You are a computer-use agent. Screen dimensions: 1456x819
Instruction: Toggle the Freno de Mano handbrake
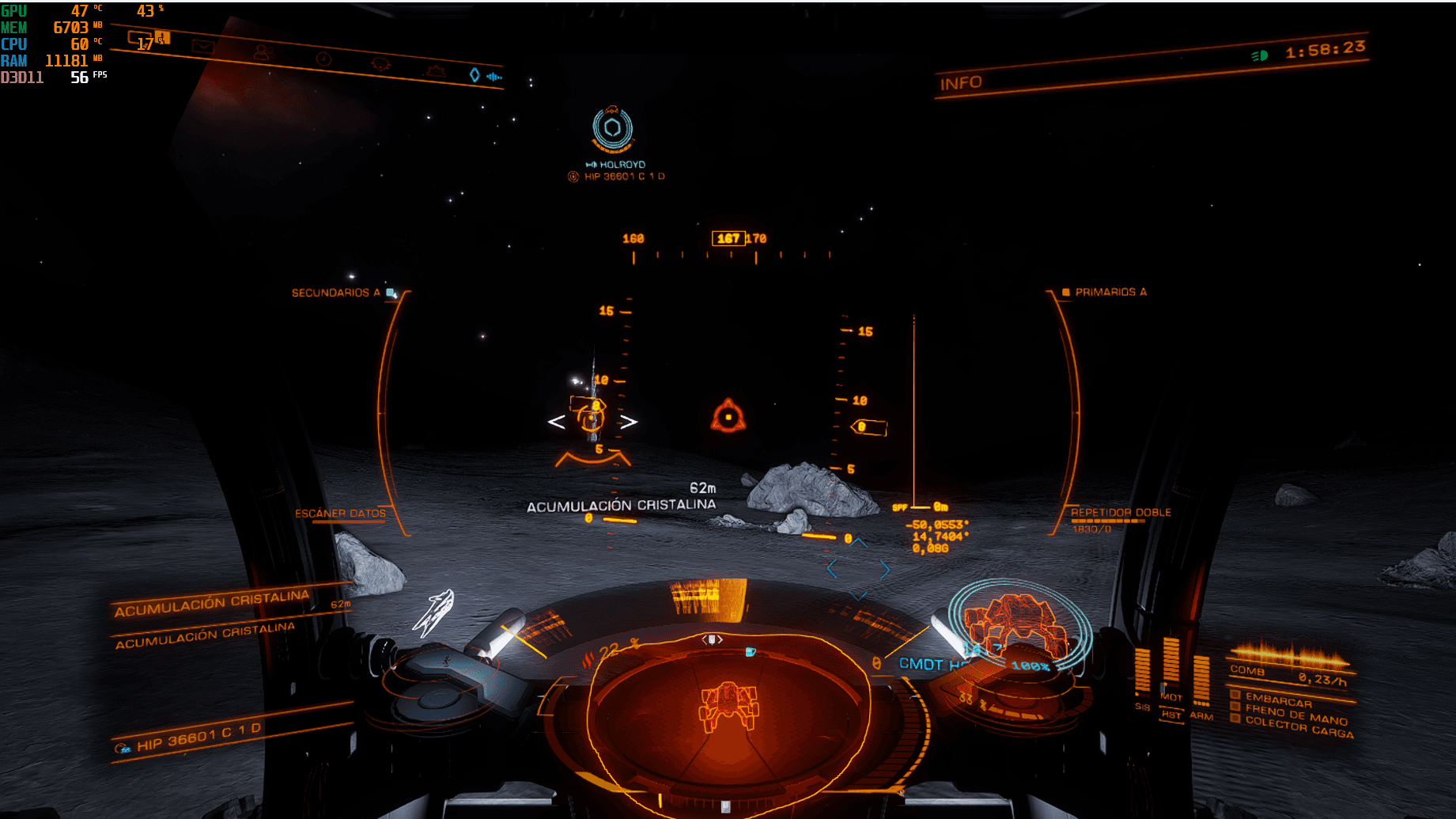[x=1295, y=715]
